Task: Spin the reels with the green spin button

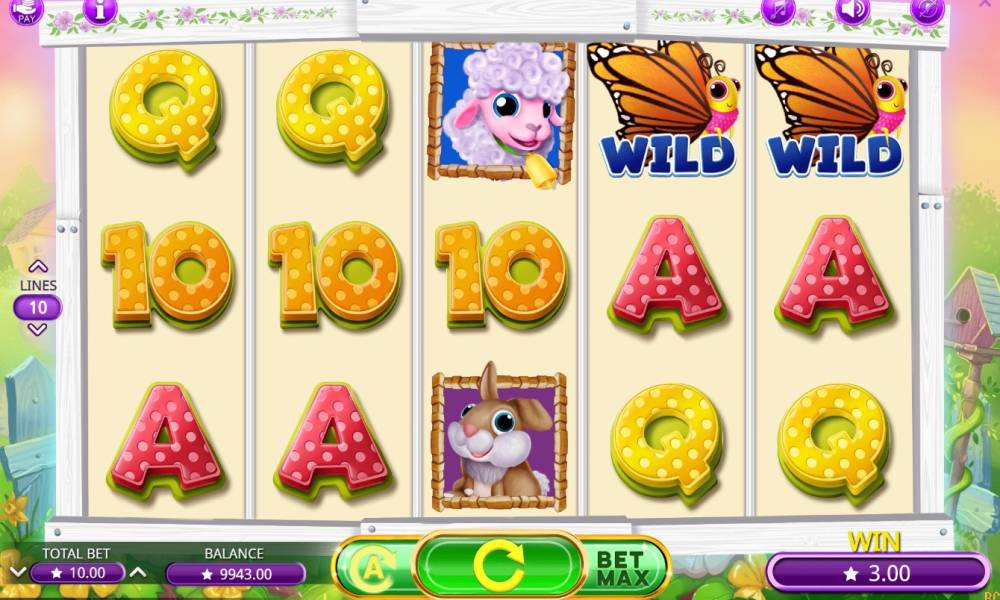Action: pos(499,567)
